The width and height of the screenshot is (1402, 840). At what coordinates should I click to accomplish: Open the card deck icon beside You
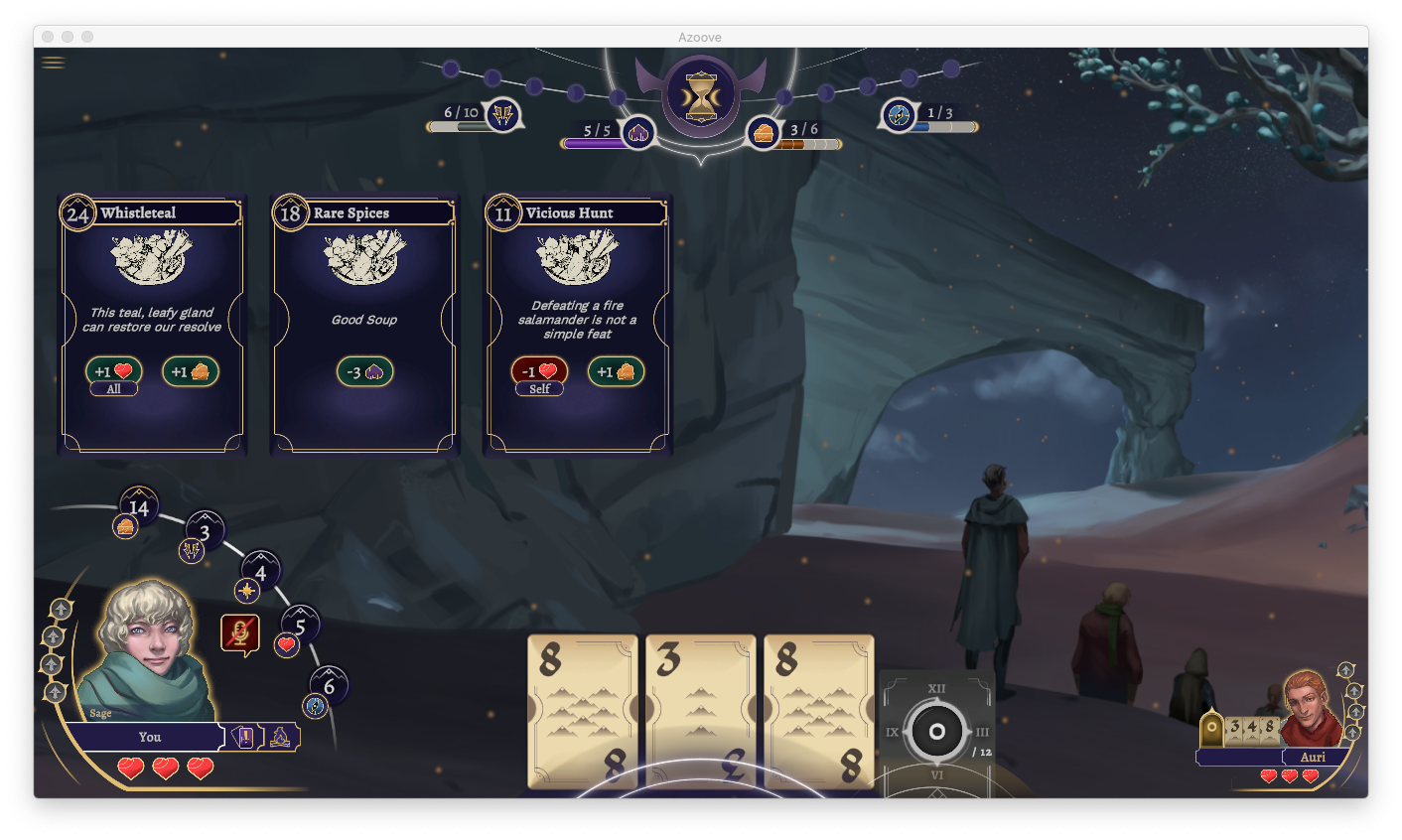click(243, 737)
